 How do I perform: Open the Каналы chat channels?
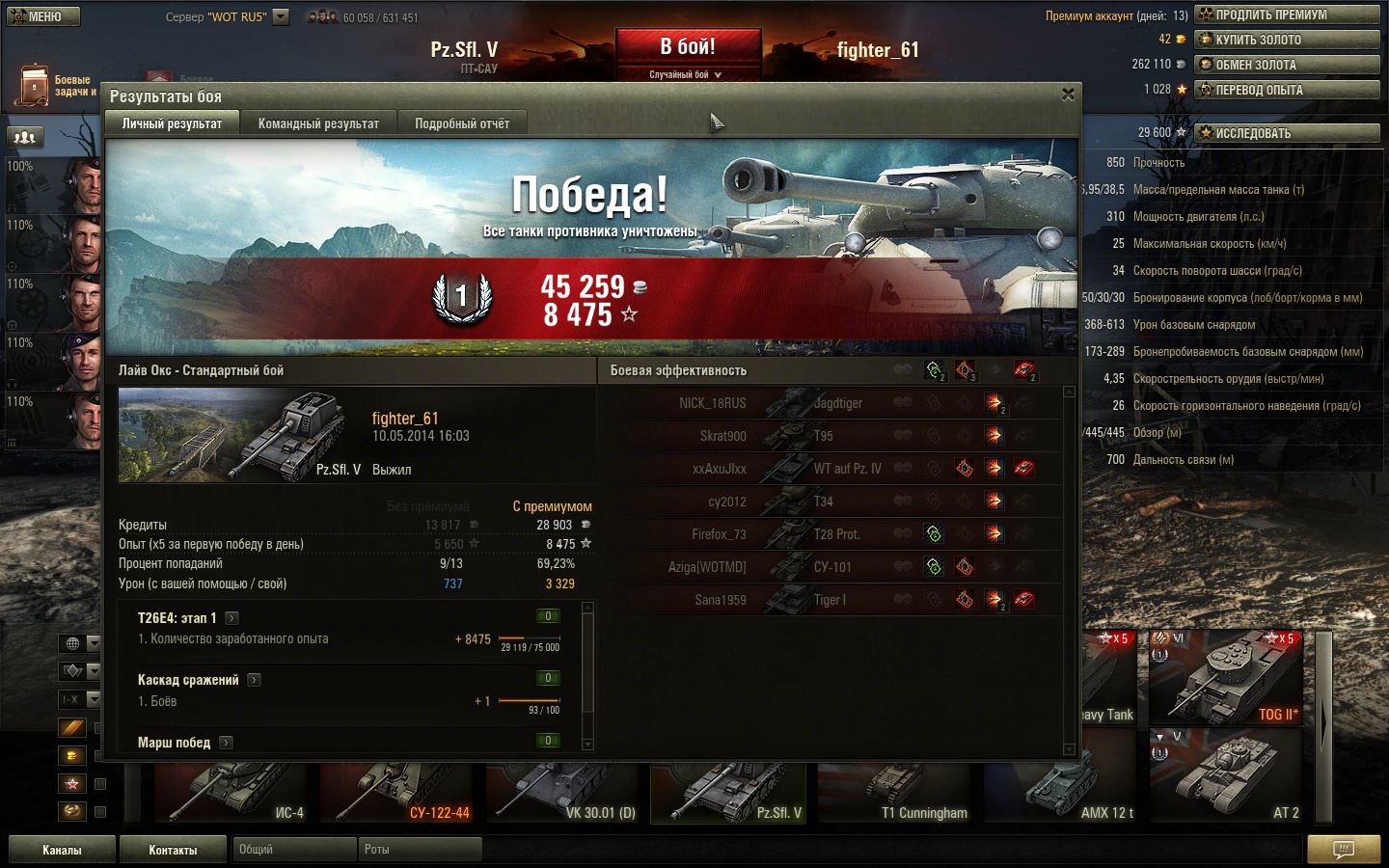[62, 850]
